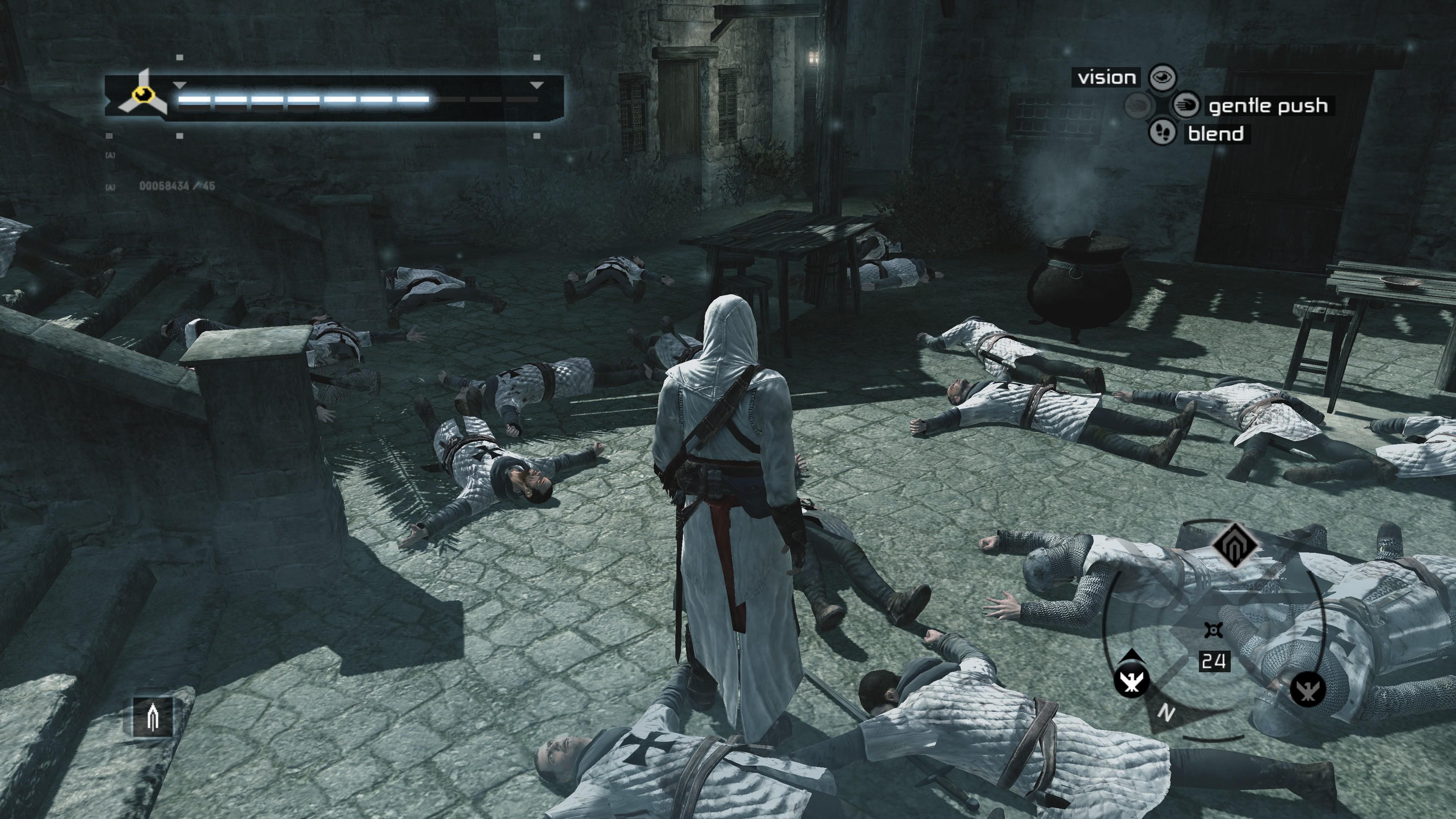The height and width of the screenshot is (819, 1456).
Task: Choose the blend footprints icon
Action: tap(1162, 133)
